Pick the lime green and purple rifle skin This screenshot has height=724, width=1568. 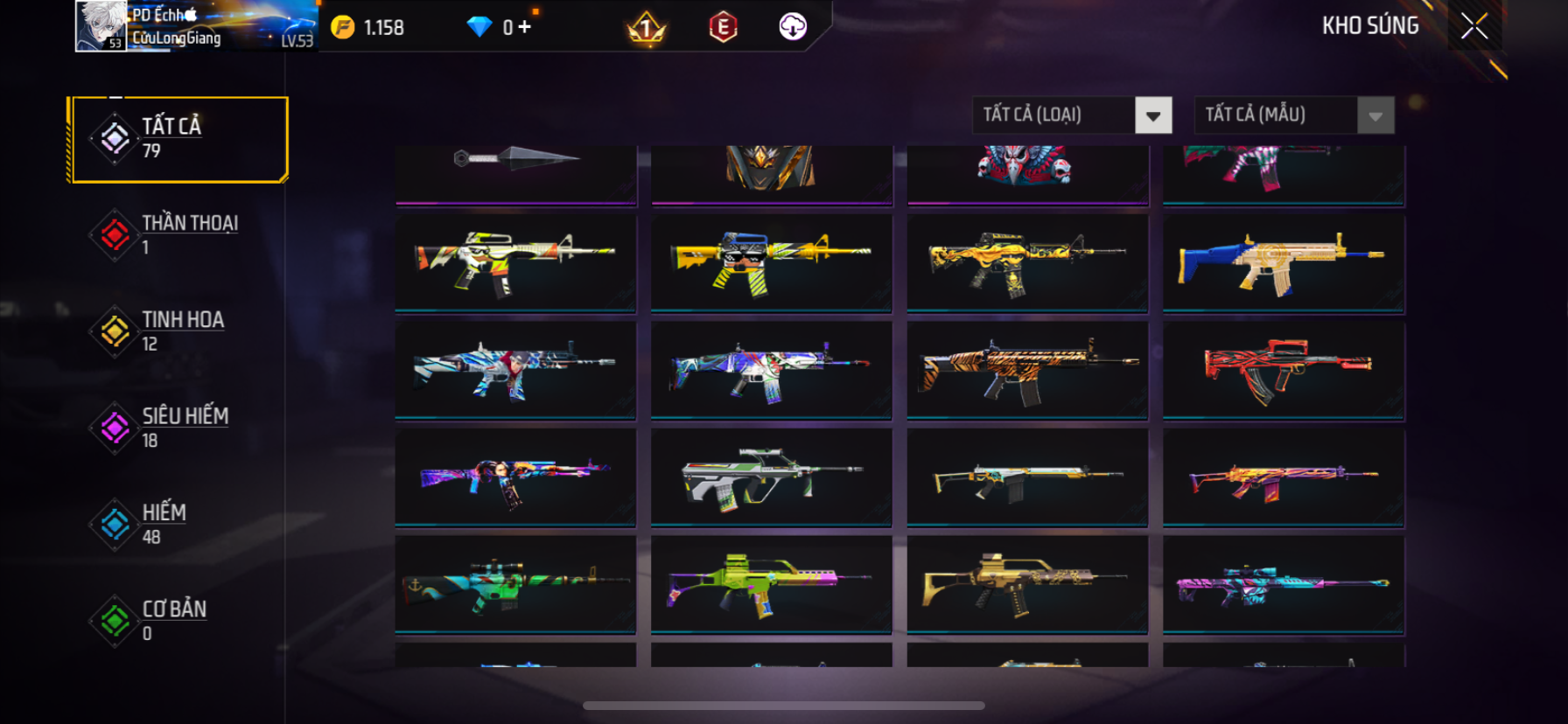771,584
